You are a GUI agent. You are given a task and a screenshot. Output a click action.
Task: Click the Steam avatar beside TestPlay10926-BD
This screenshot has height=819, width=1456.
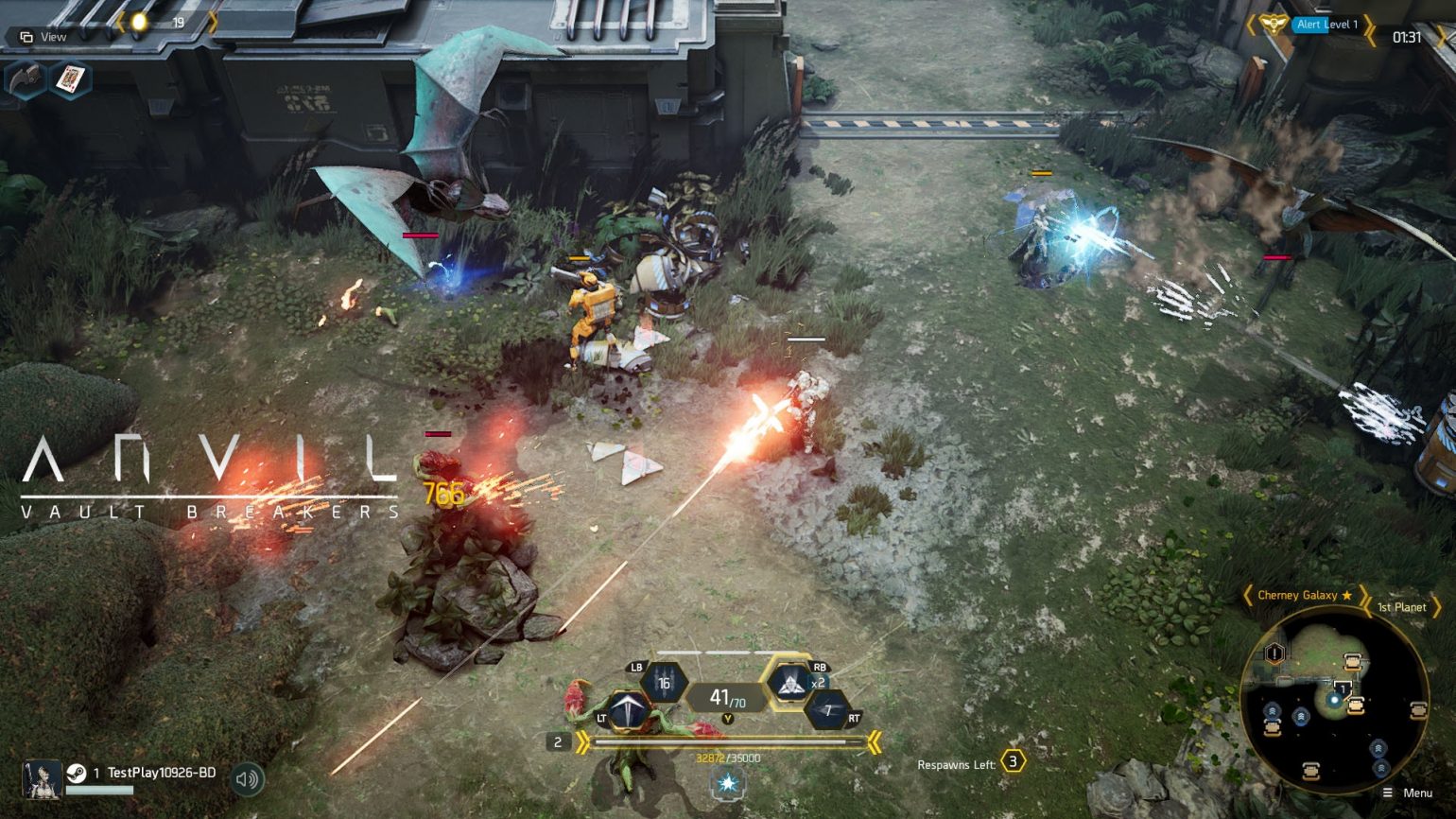77,773
